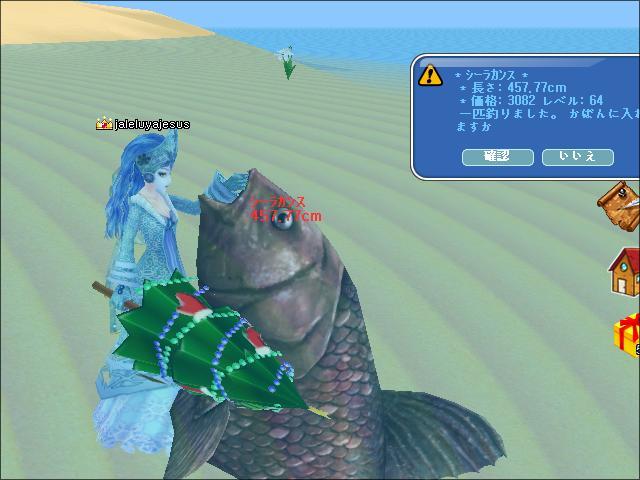Open the scroll and quill icon
This screenshot has width=640, height=480.
coord(621,207)
